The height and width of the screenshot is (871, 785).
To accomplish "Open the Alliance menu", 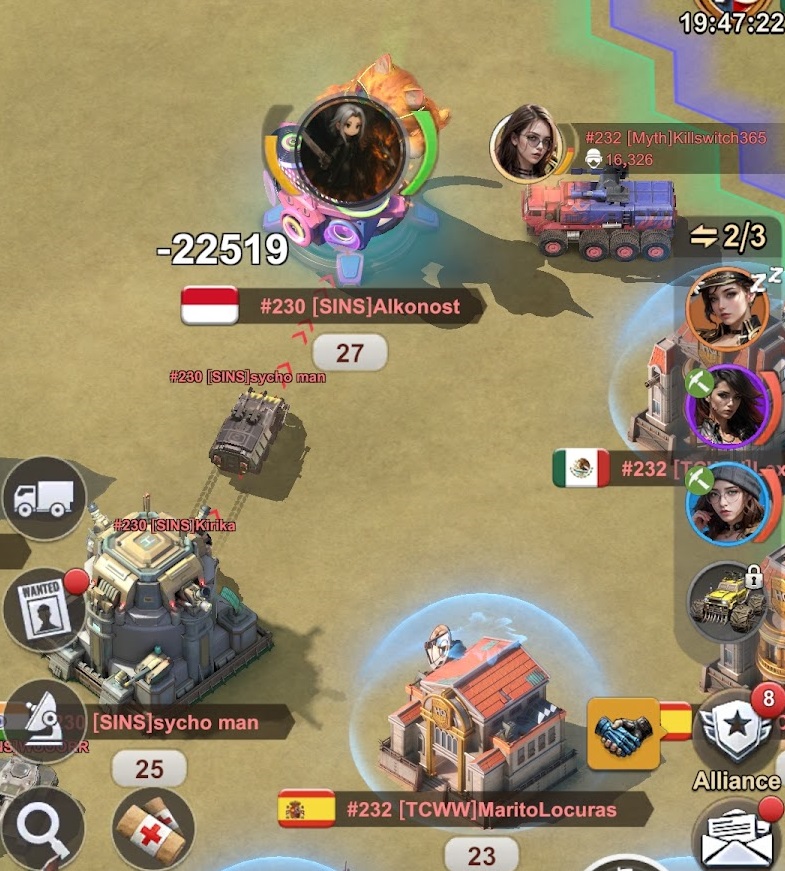I will 737,740.
